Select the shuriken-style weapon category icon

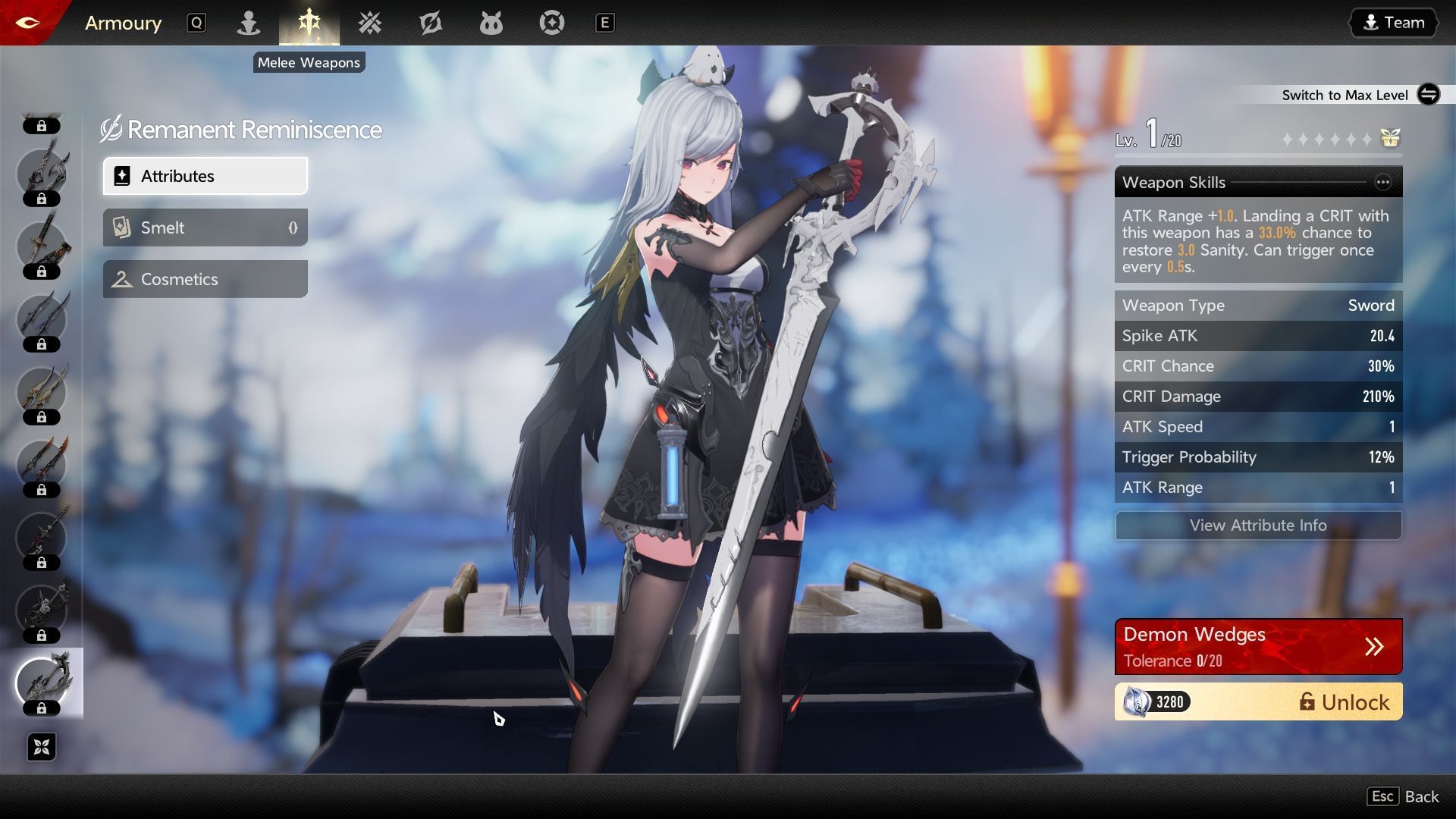(x=431, y=23)
